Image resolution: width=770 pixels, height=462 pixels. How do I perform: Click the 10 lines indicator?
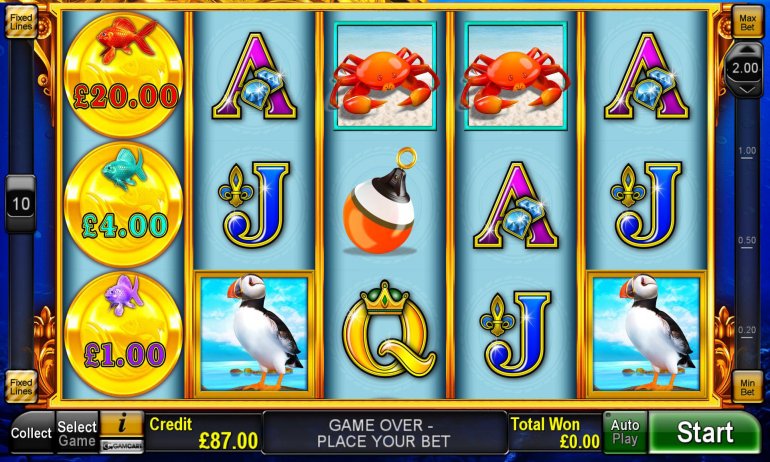pyautogui.click(x=20, y=204)
